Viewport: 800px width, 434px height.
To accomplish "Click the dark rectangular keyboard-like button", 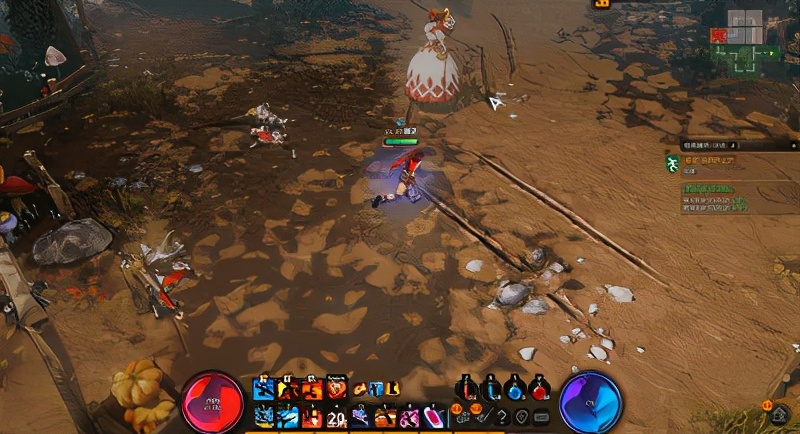I will click(542, 416).
